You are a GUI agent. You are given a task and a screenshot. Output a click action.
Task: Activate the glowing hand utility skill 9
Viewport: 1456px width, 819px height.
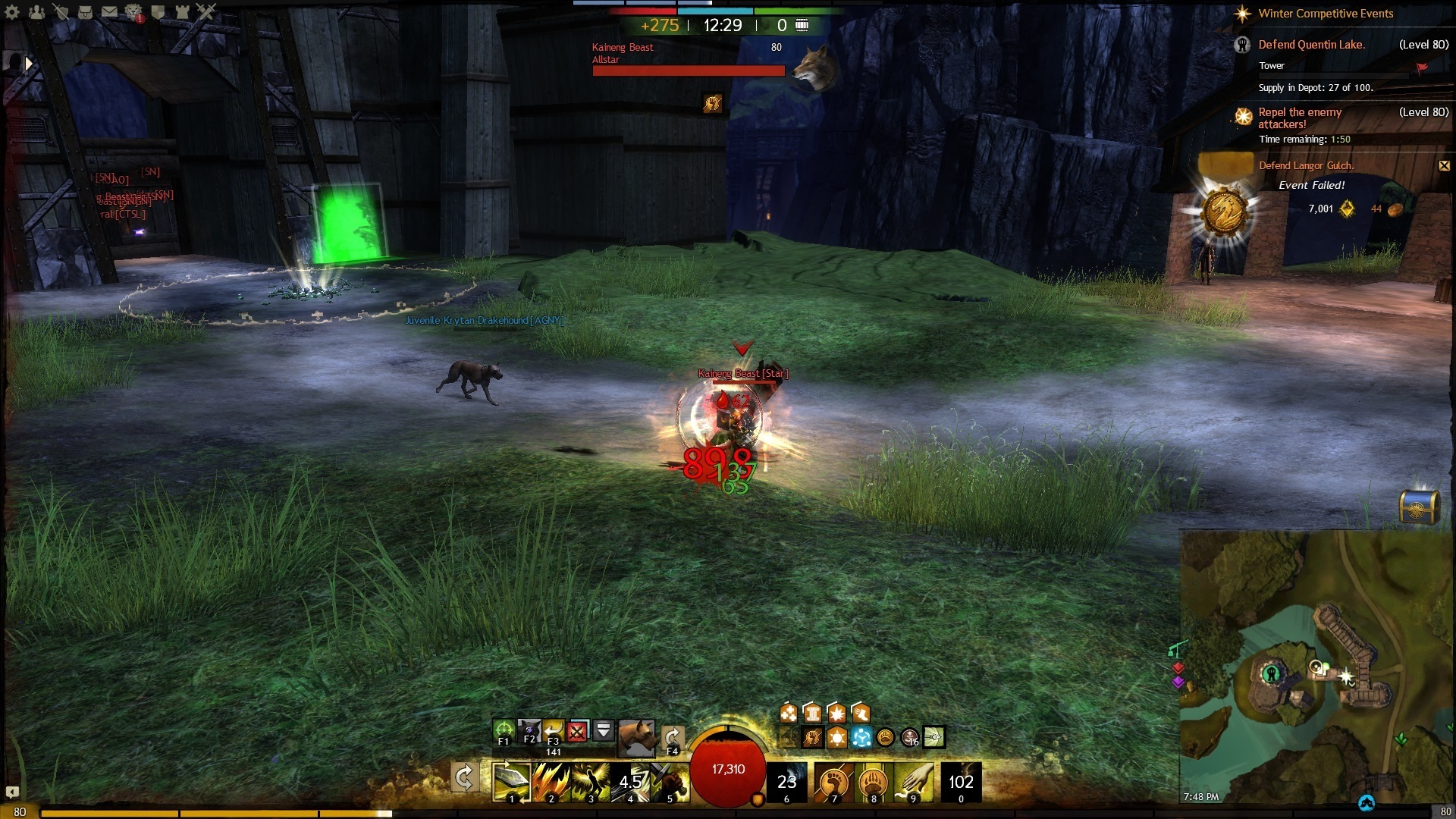913,781
